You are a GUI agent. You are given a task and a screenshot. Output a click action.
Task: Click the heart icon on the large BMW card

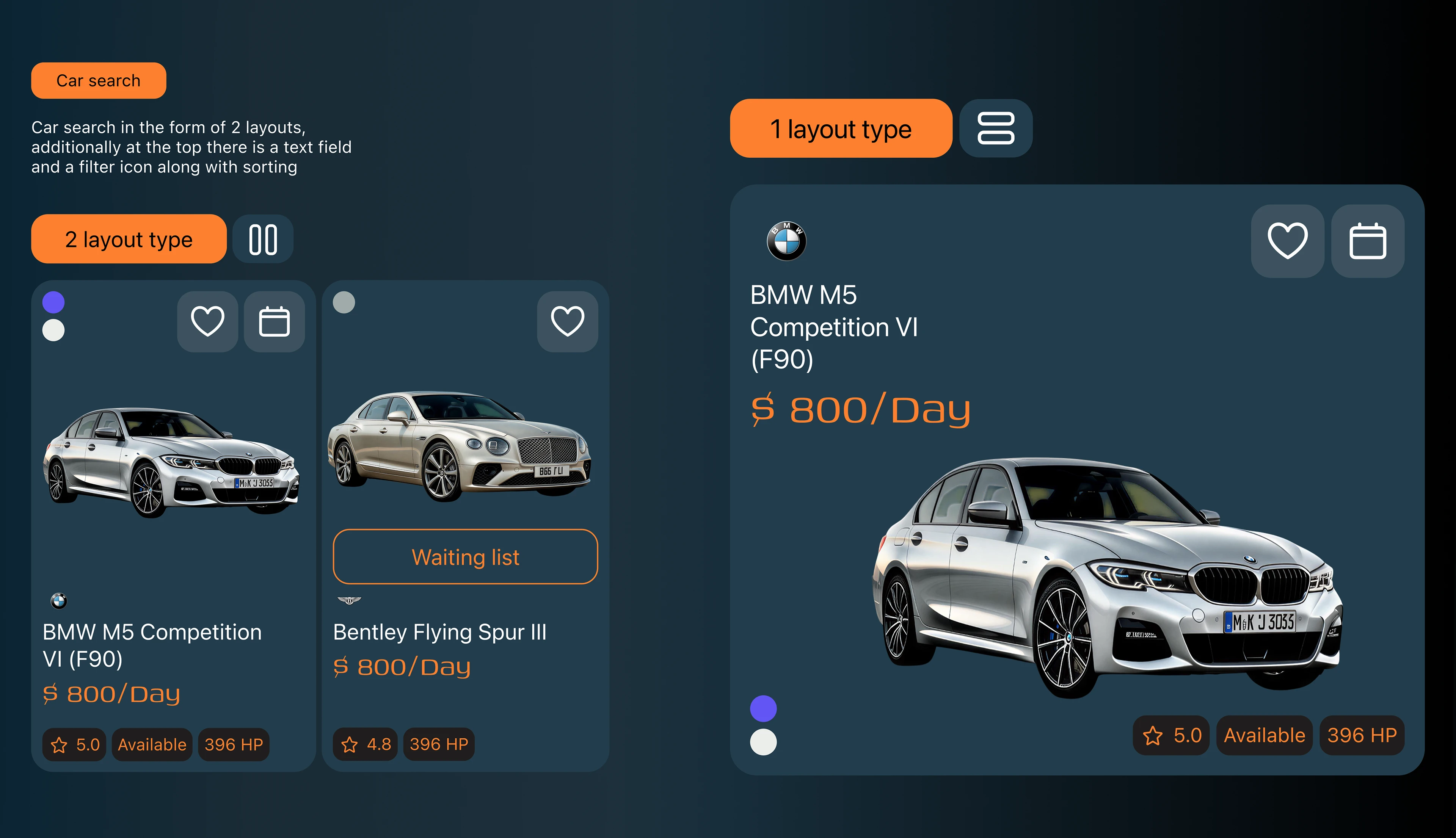pyautogui.click(x=1287, y=242)
